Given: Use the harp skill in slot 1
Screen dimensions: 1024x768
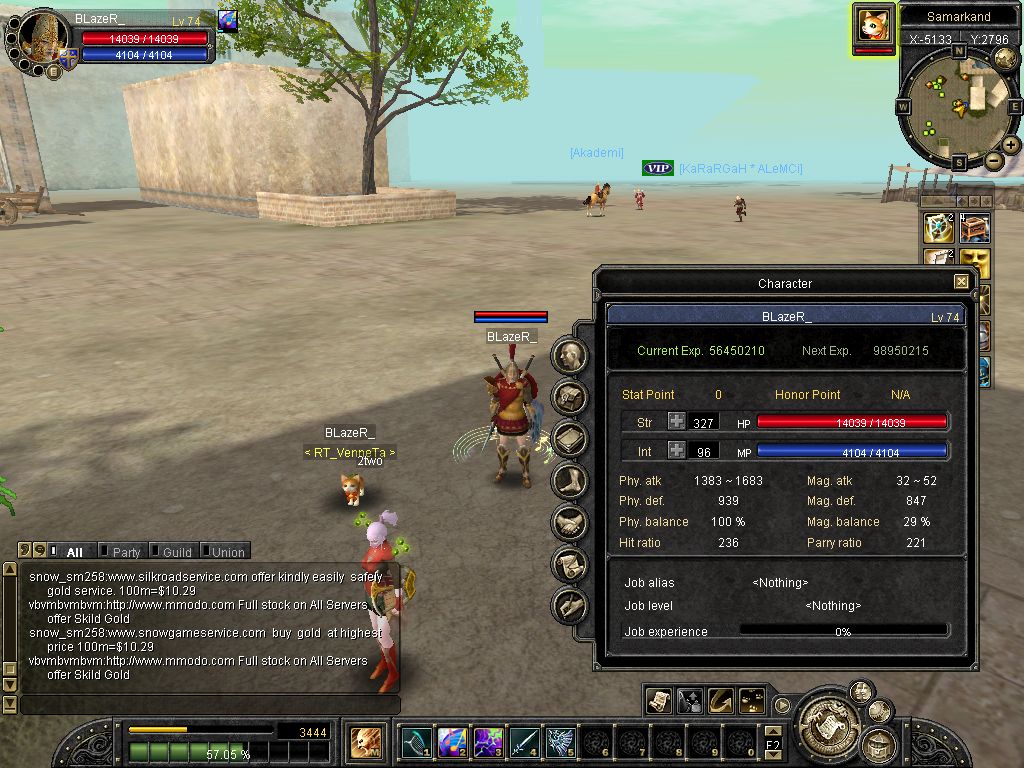Looking at the screenshot, I should [416, 742].
